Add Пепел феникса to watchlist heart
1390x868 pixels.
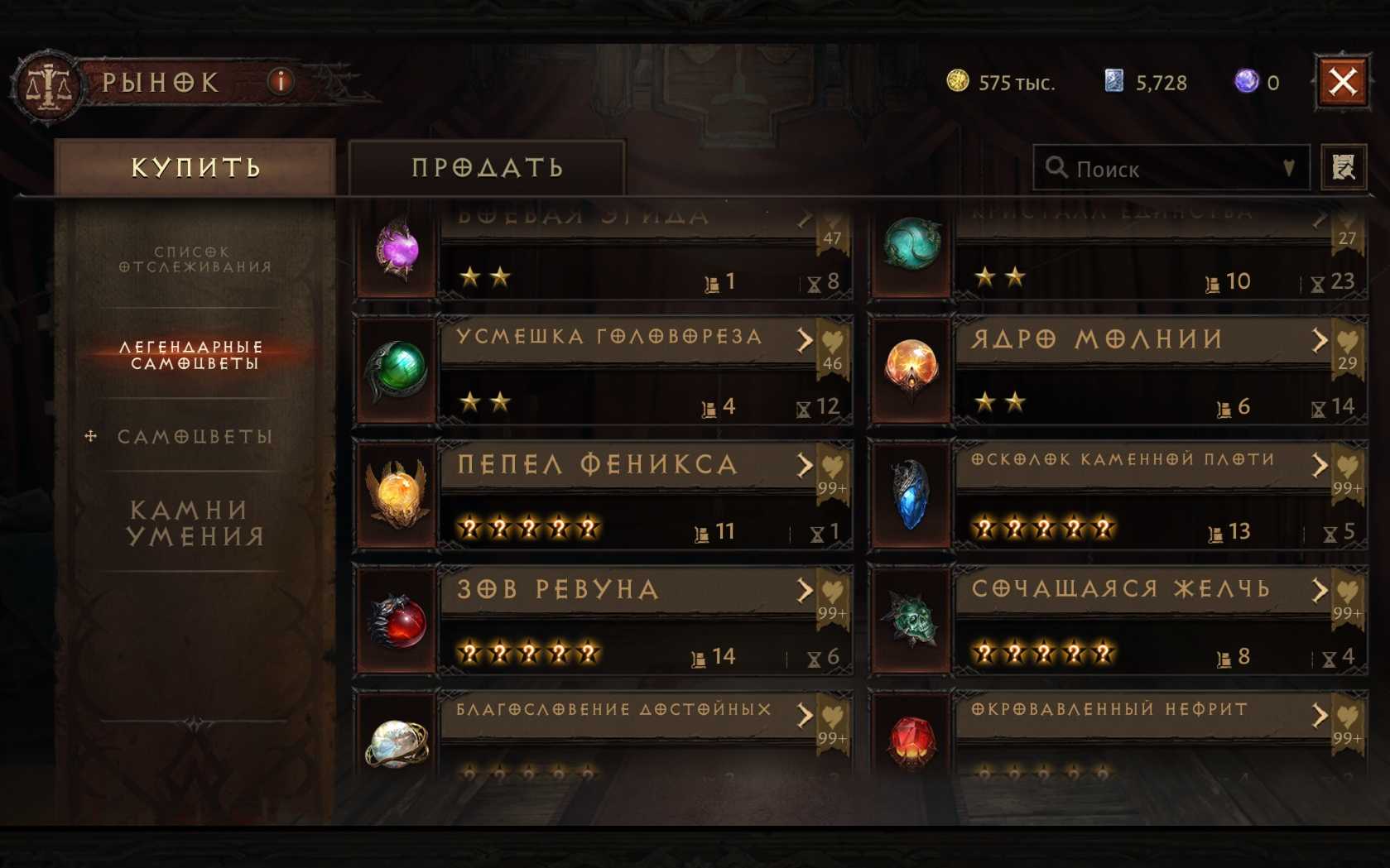[x=832, y=468]
